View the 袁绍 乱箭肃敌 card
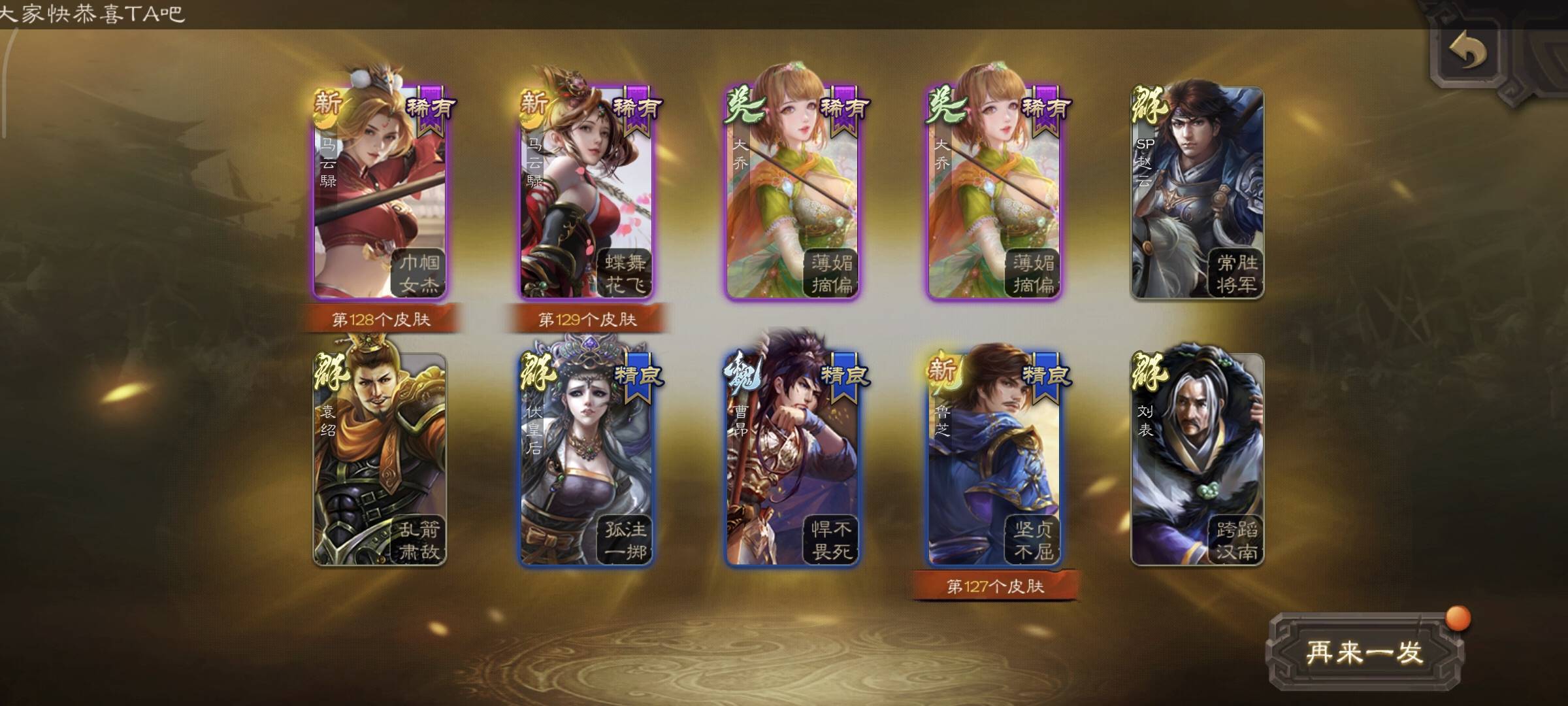Image resolution: width=1568 pixels, height=706 pixels. point(380,460)
